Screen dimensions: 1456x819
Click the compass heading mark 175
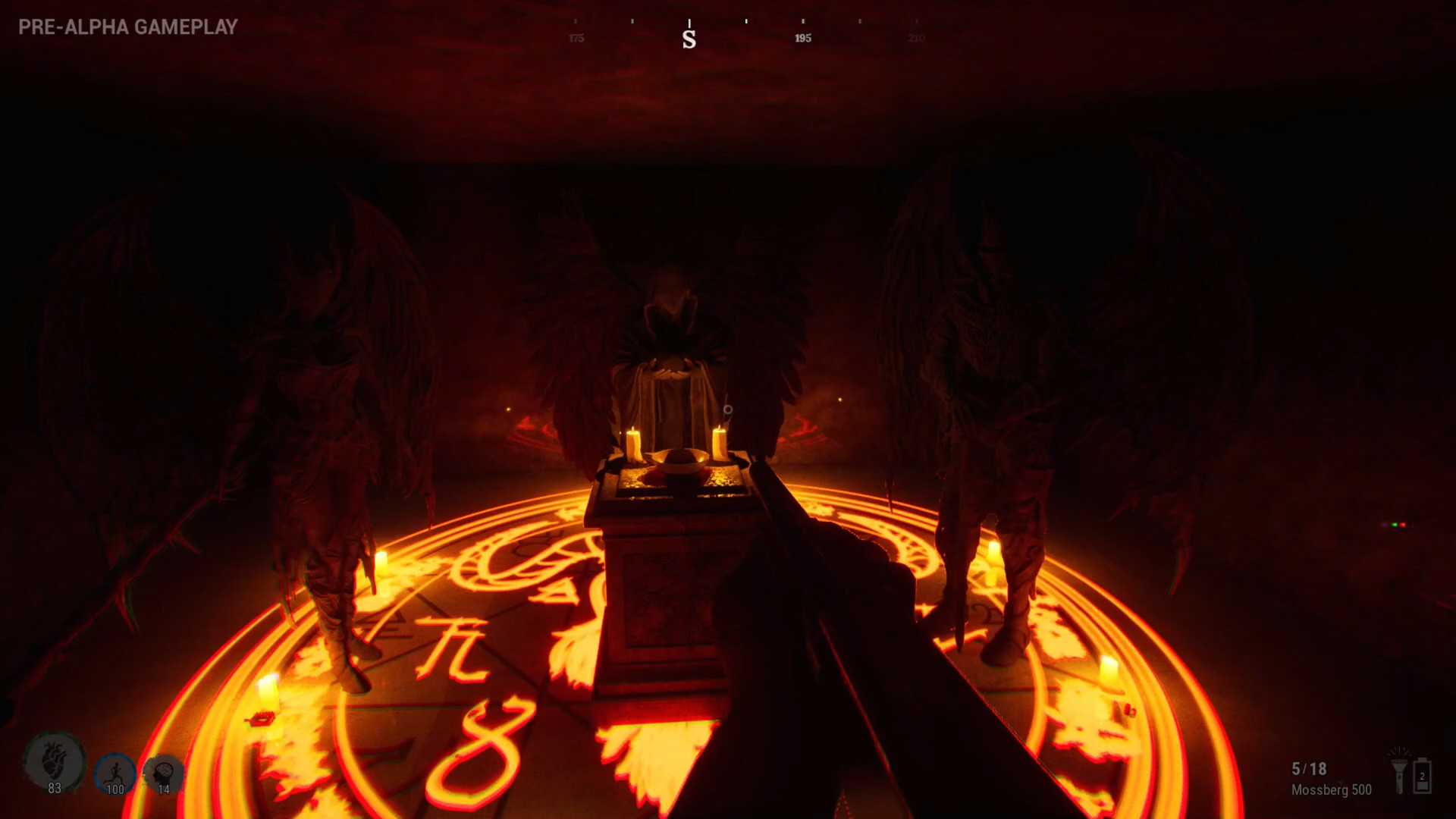(577, 37)
